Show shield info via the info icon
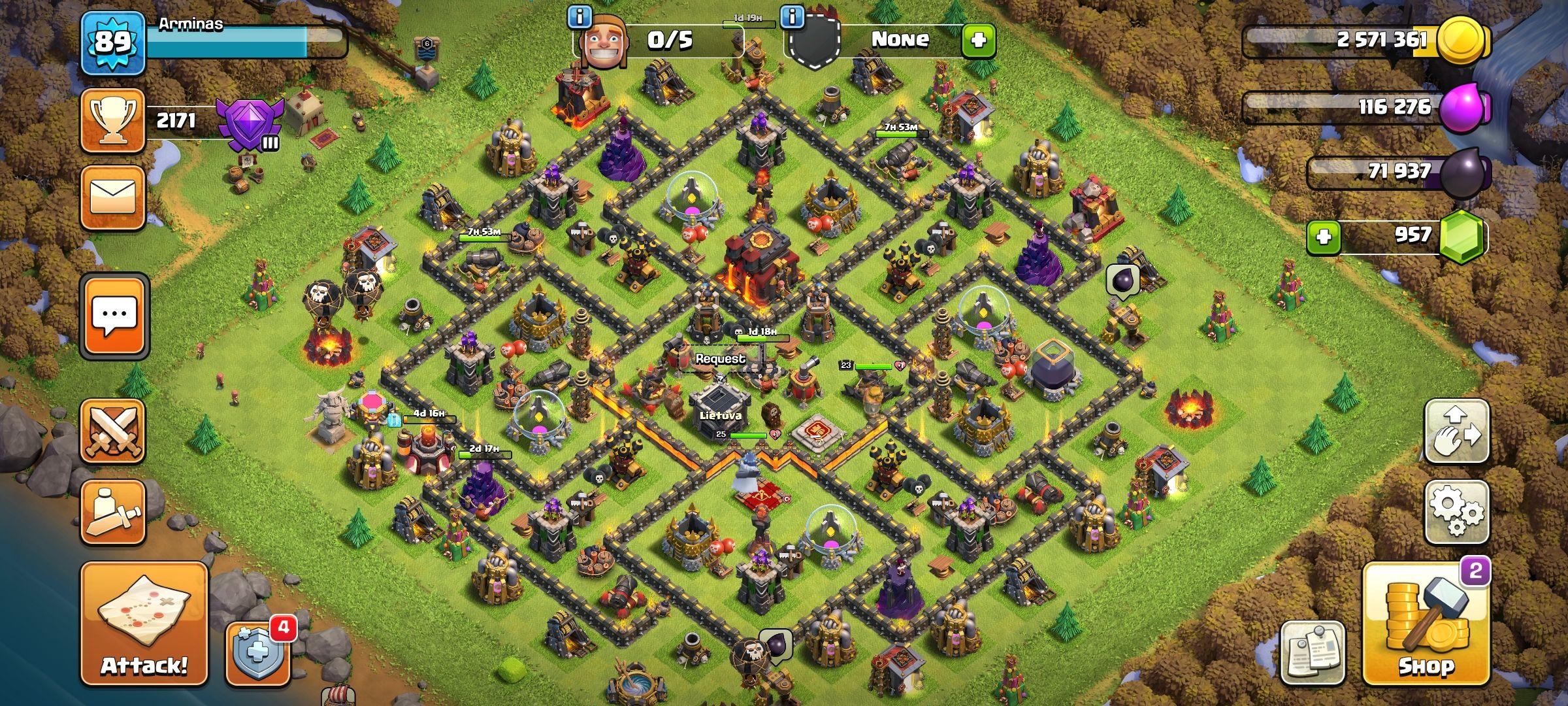This screenshot has width=1568, height=706. pos(792,18)
